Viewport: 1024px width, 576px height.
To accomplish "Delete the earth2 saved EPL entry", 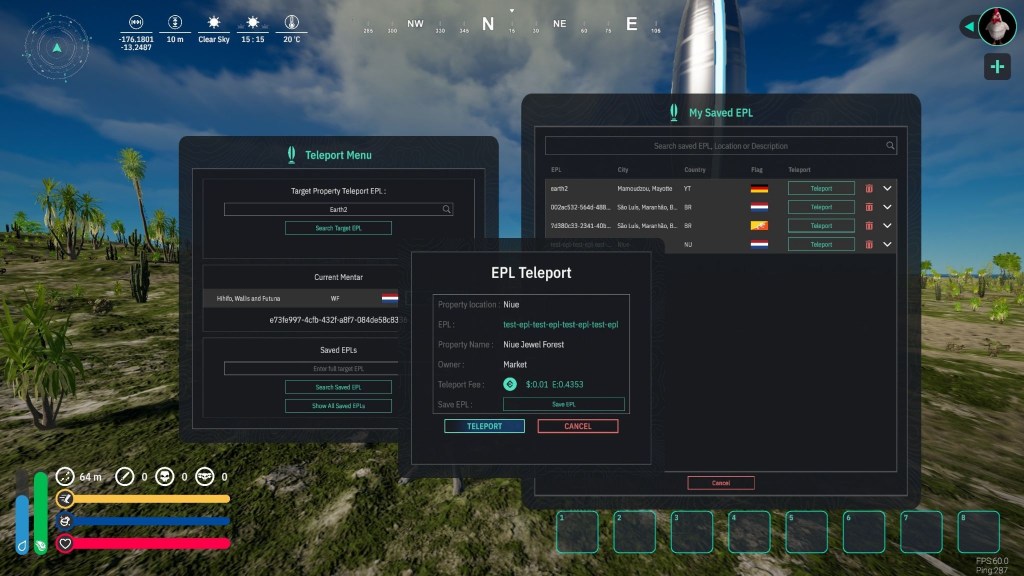I will (x=868, y=188).
